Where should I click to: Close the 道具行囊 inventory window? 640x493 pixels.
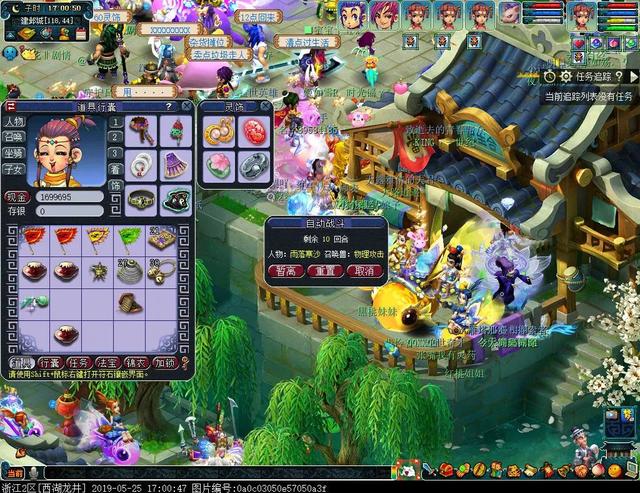186,105
